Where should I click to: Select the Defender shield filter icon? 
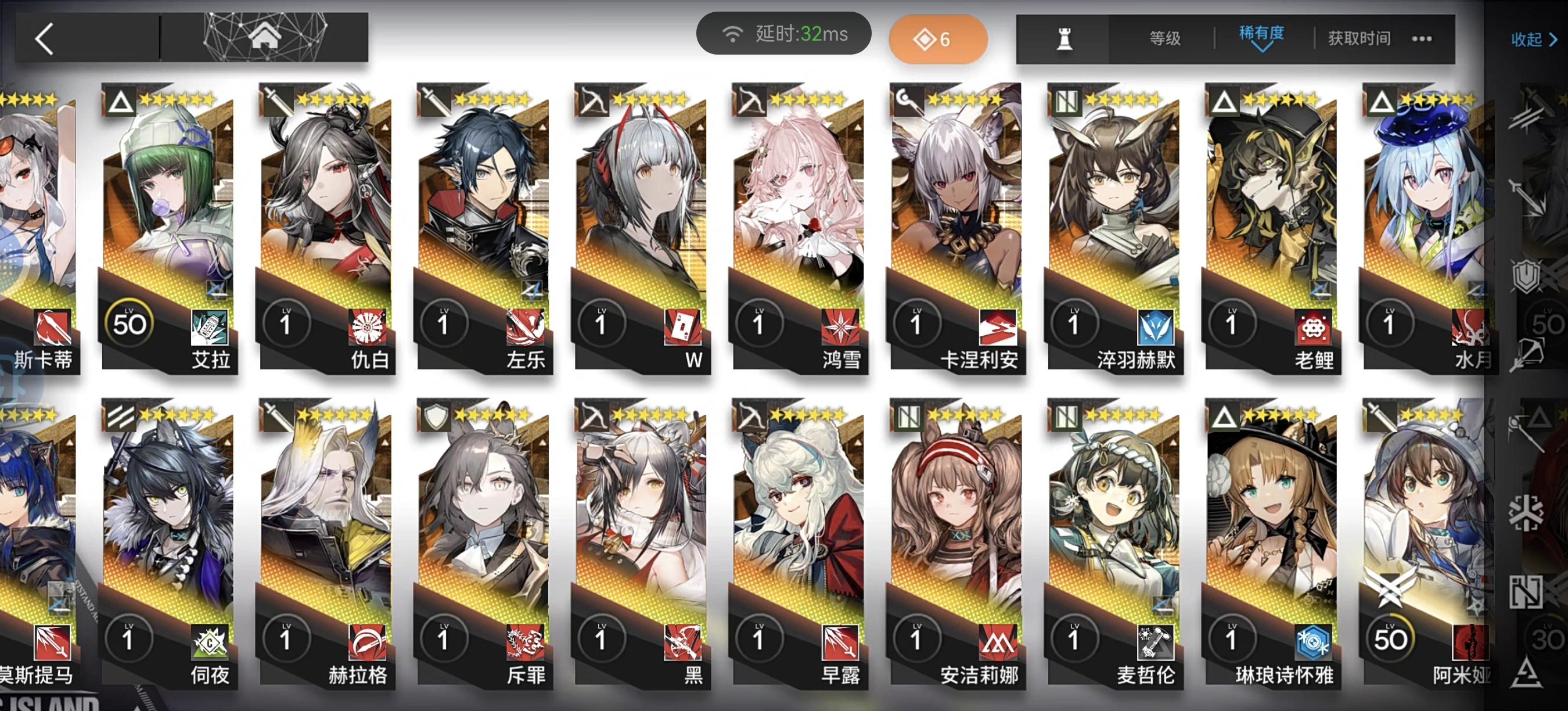[1527, 277]
